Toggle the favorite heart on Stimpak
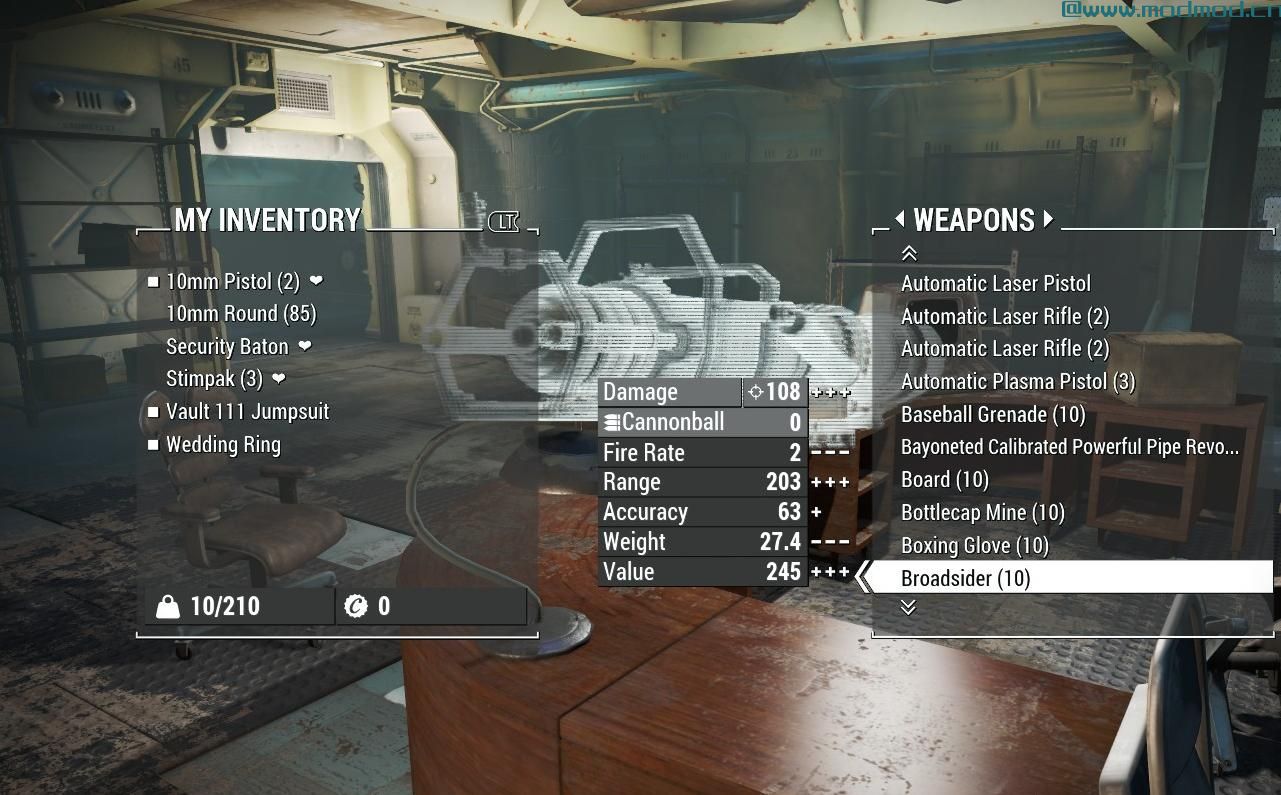Viewport: 1281px width, 795px height. pos(276,379)
